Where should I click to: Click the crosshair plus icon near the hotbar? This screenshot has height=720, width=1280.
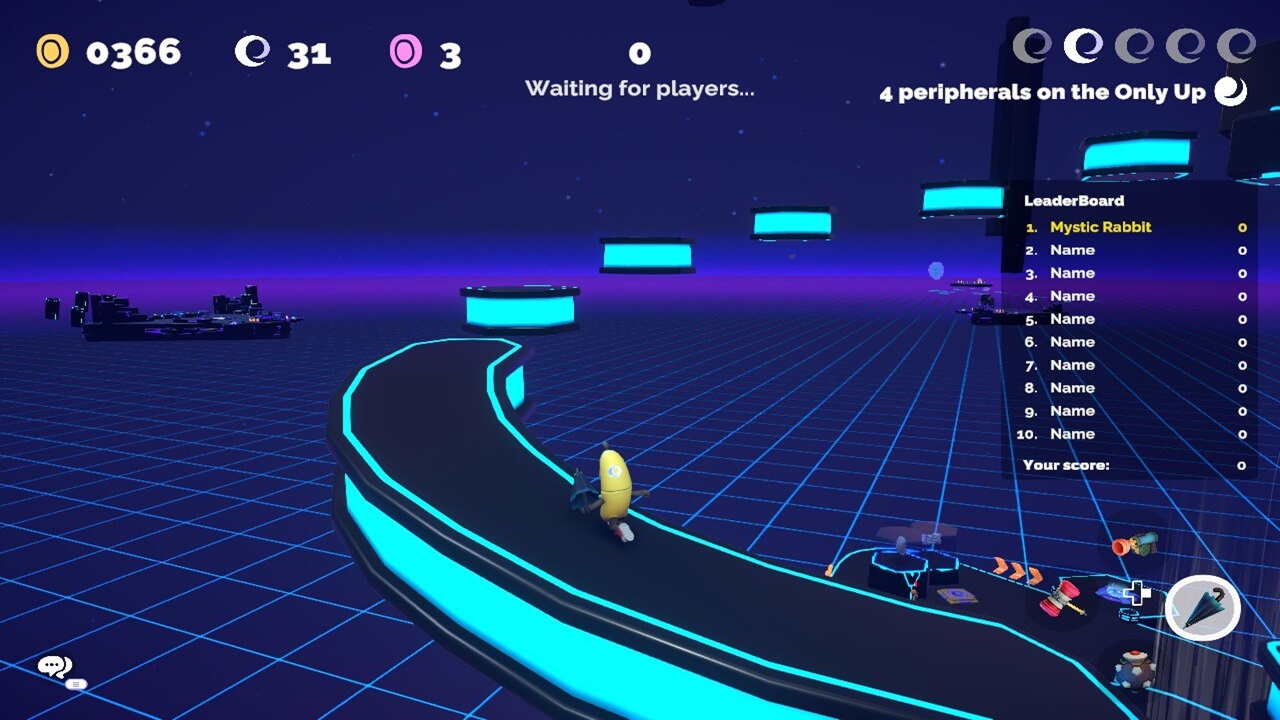pos(1136,593)
